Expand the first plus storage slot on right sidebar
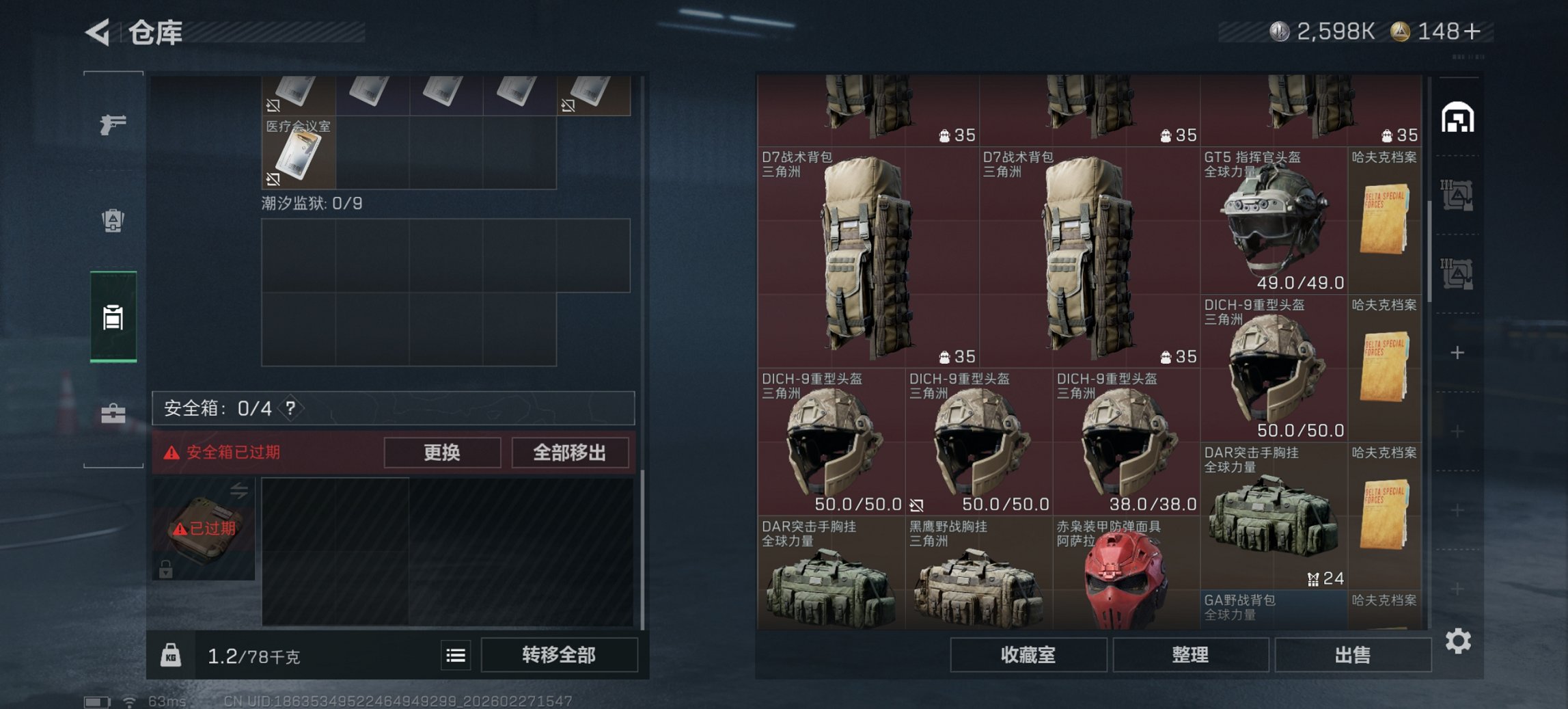This screenshot has width=1568, height=709. point(1458,353)
